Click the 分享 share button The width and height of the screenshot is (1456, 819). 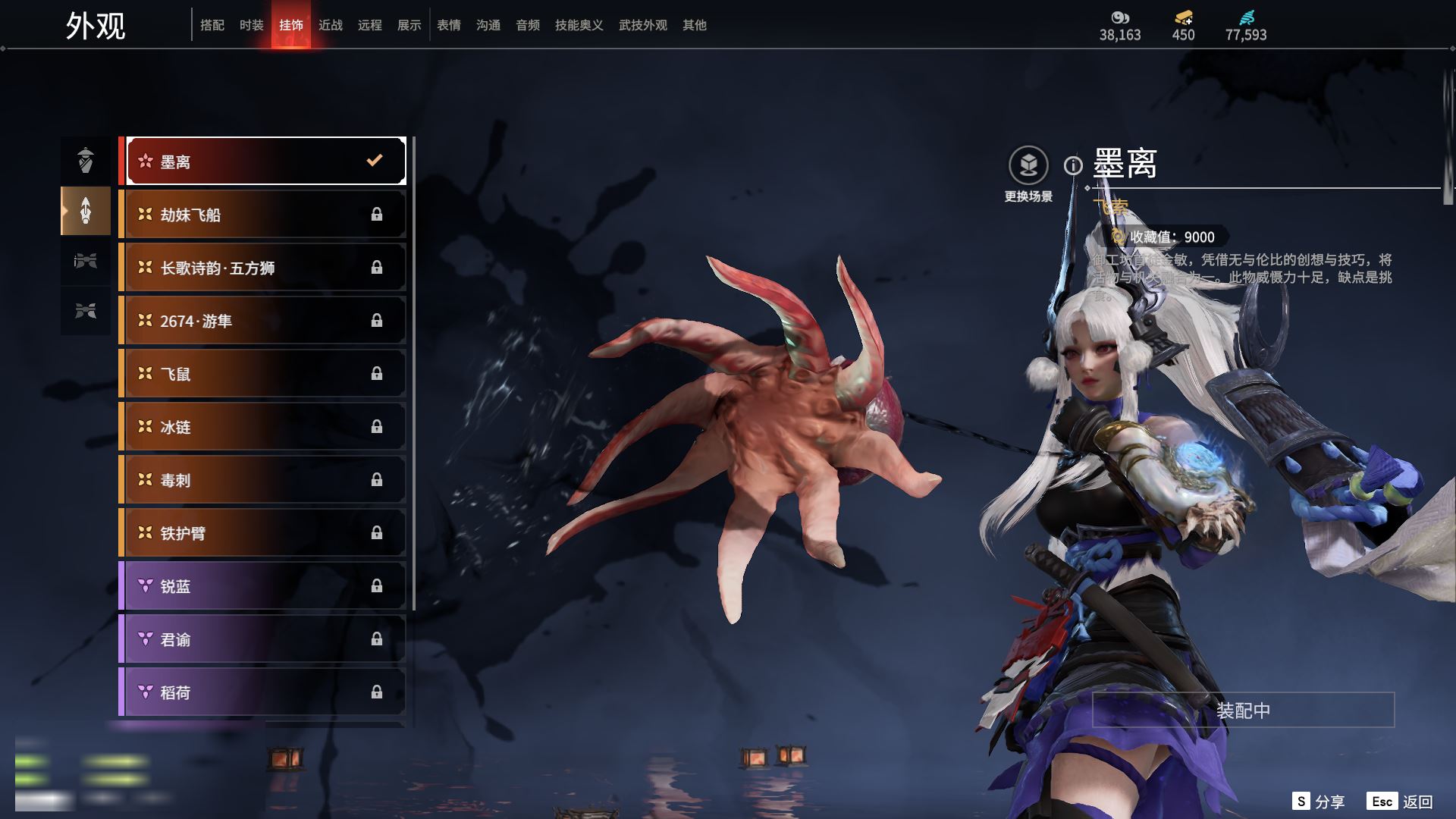[1319, 802]
